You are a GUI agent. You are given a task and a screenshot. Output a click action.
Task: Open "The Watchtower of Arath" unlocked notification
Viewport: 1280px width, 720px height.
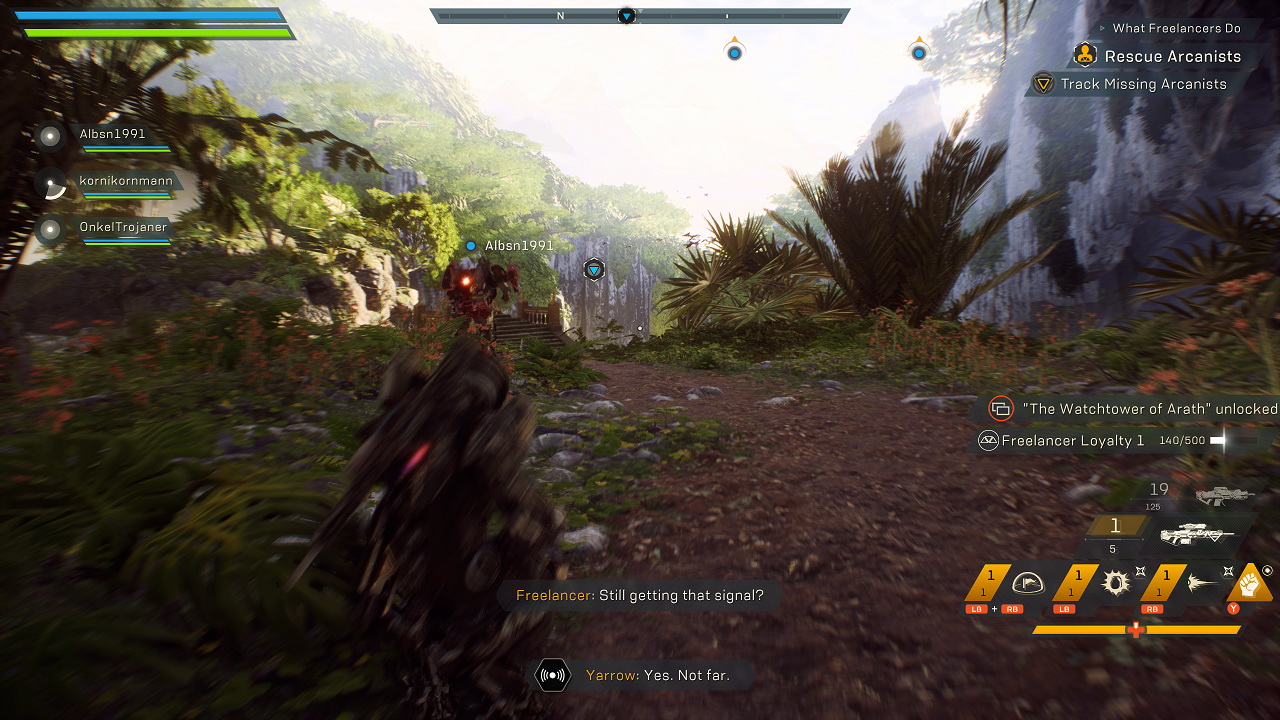pos(1149,409)
